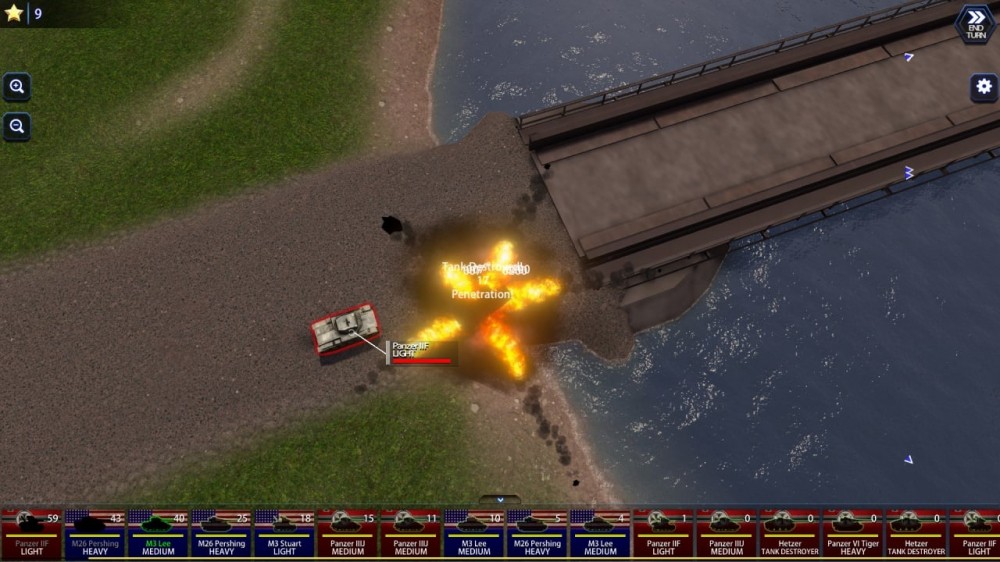Image resolution: width=1000 pixels, height=562 pixels.
Task: Zoom out with the minus magnifier
Action: (x=17, y=127)
